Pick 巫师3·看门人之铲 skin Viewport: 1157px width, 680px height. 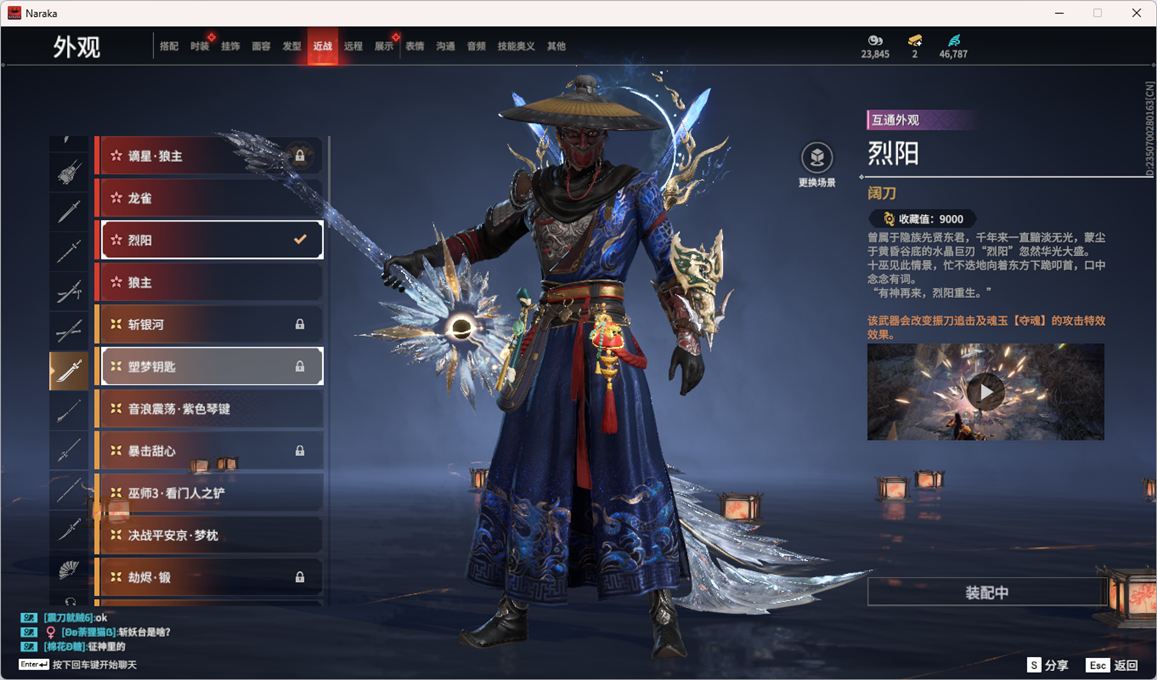(209, 492)
